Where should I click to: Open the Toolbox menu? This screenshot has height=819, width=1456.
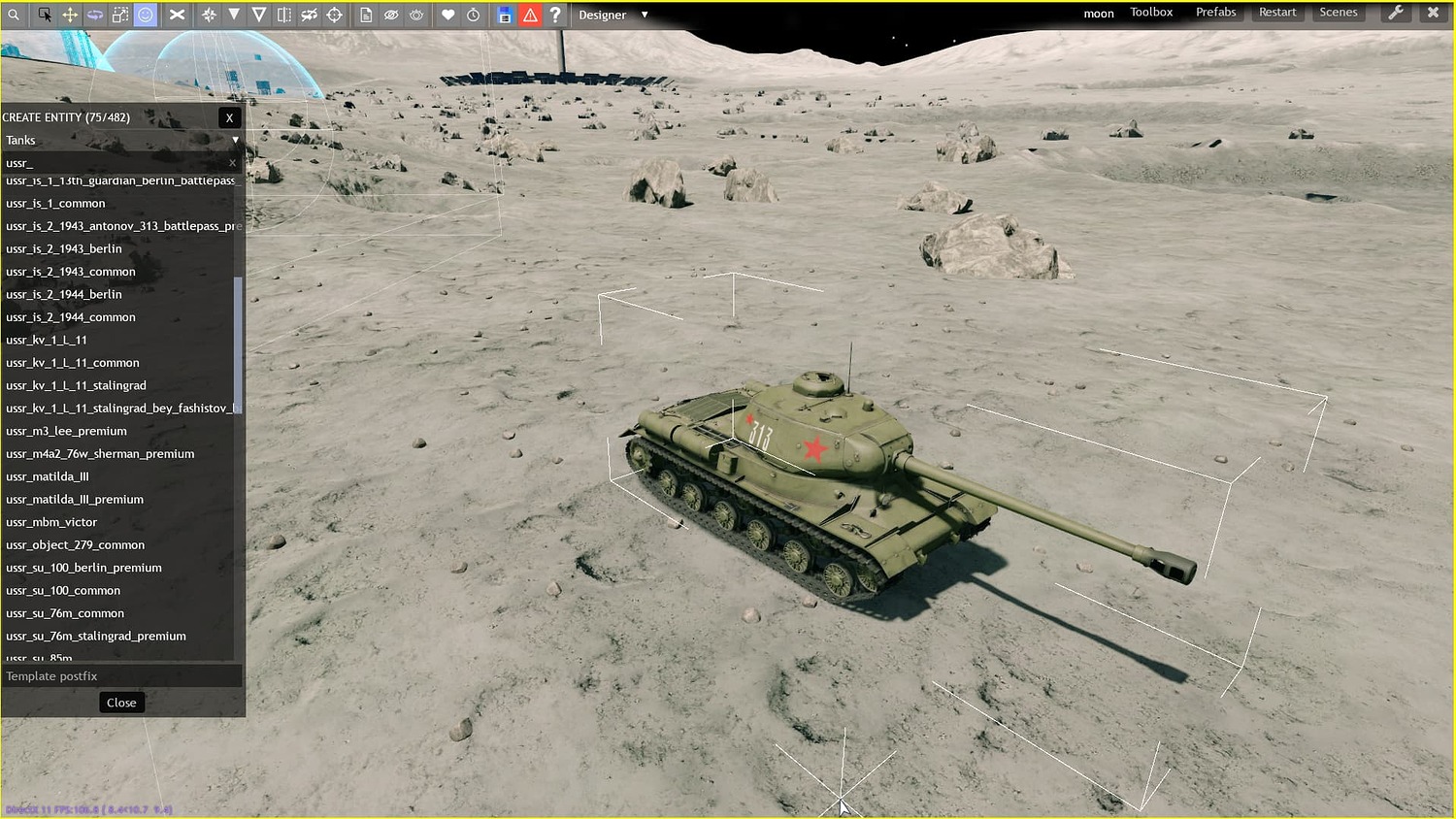point(1151,12)
